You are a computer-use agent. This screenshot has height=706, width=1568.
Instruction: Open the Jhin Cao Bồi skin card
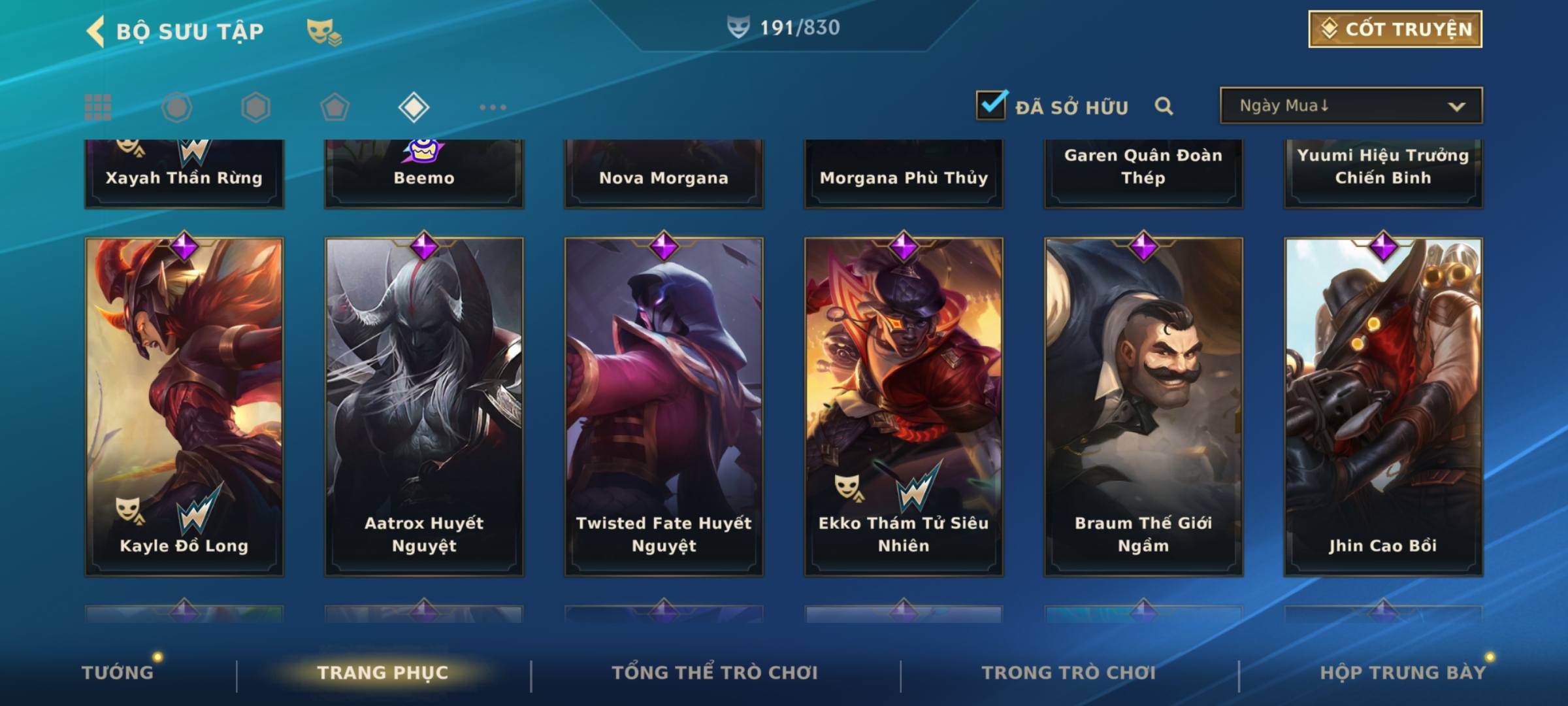(1383, 405)
